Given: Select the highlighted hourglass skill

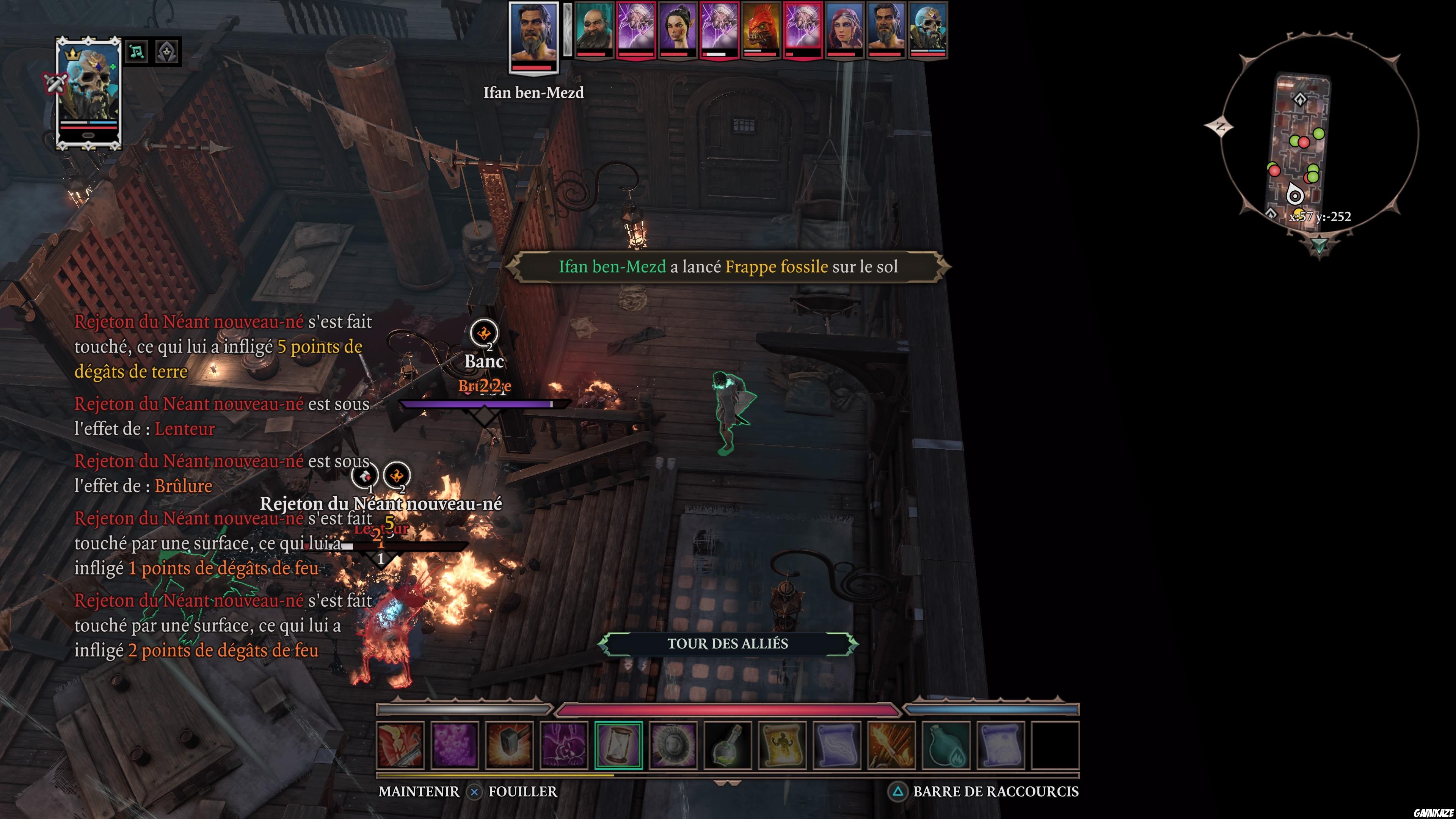Looking at the screenshot, I should tap(618, 745).
